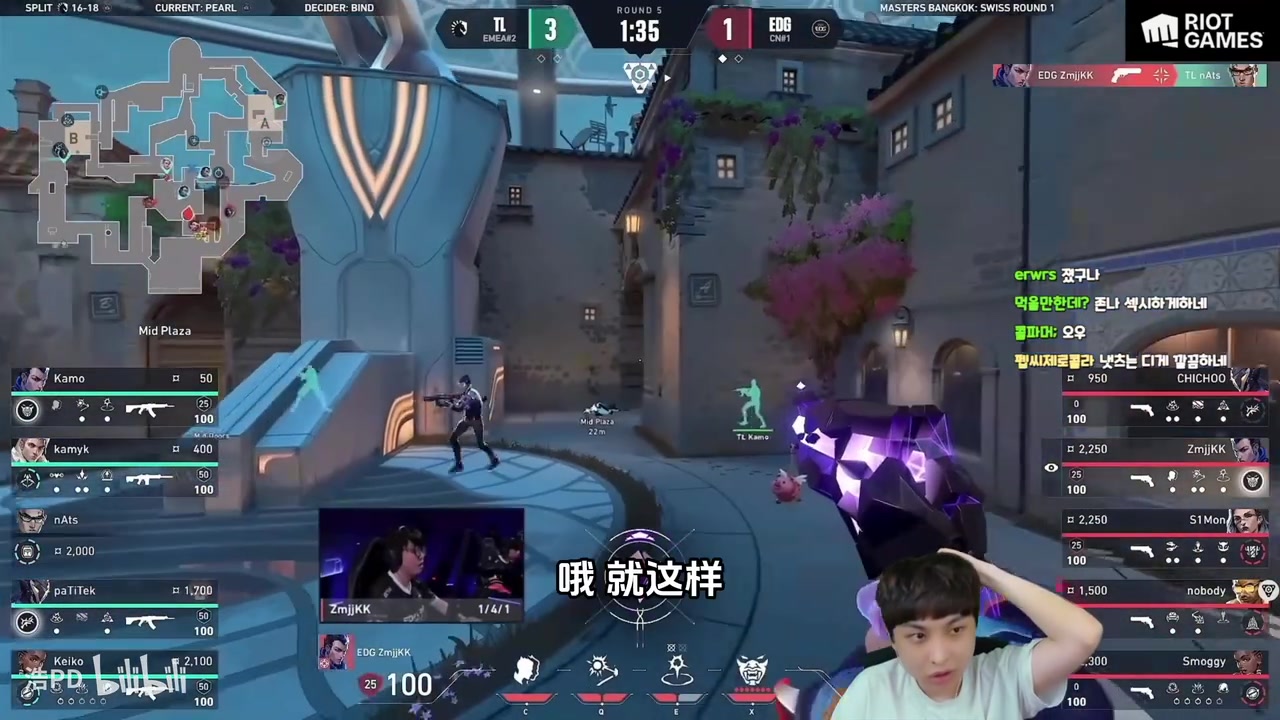The image size is (1280, 720).
Task: Click the round timer showing 1:35
Action: click(x=638, y=33)
